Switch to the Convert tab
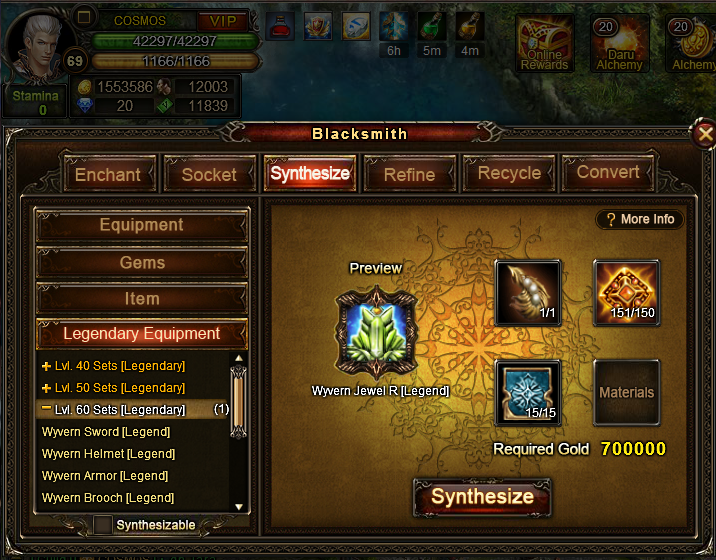Image resolution: width=716 pixels, height=560 pixels. click(608, 172)
